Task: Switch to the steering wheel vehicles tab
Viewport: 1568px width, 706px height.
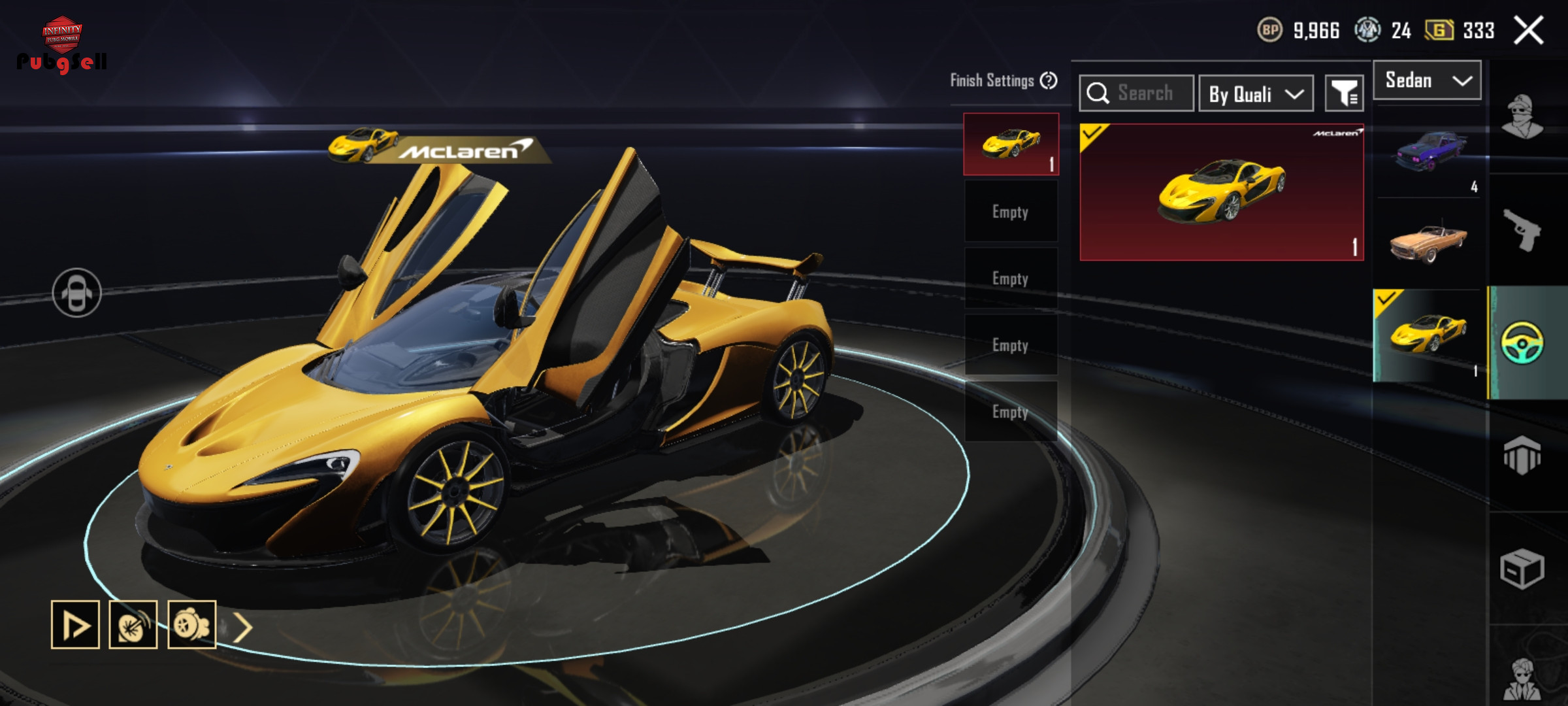Action: tap(1522, 343)
